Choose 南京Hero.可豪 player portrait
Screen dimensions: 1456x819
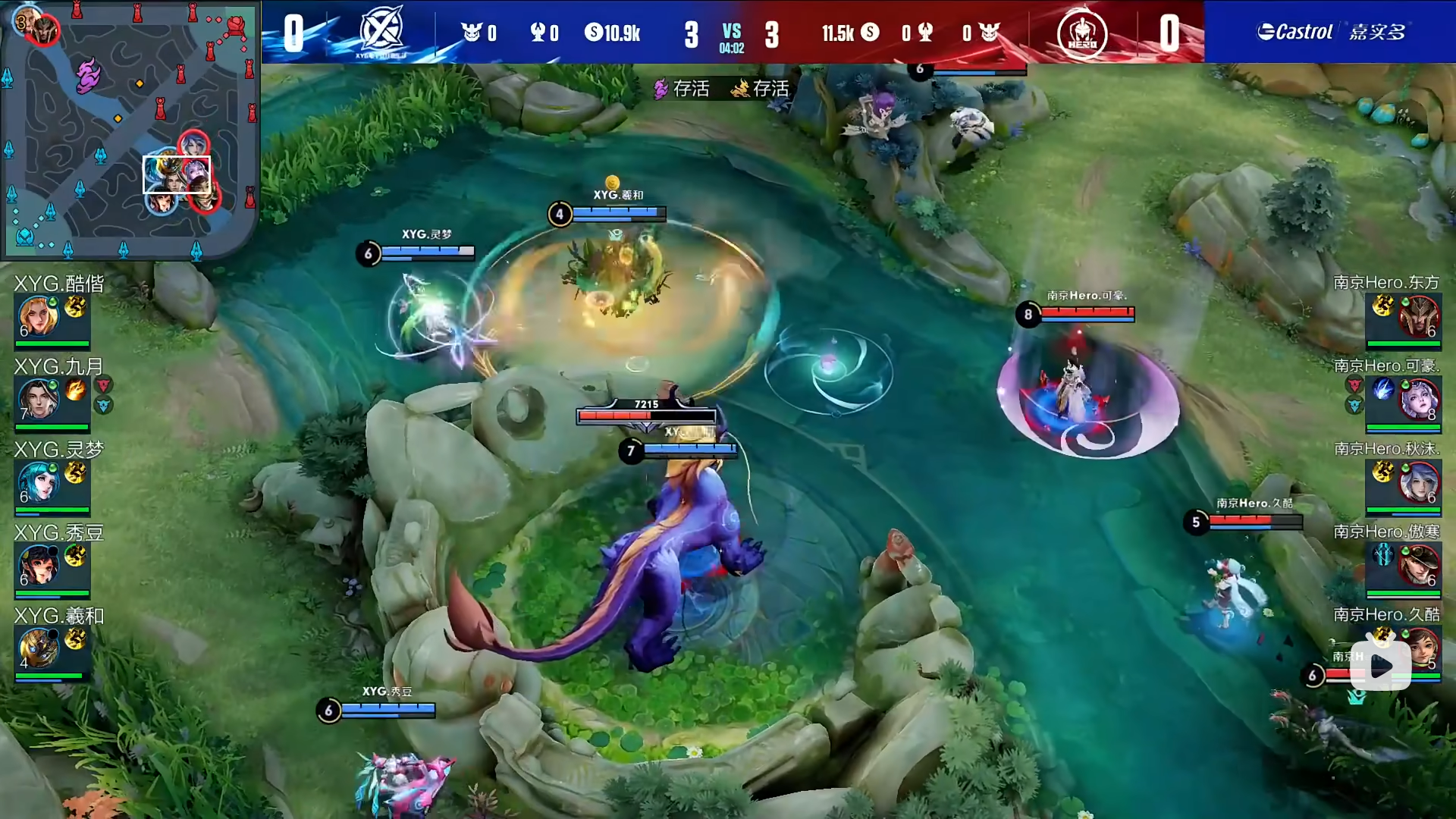(x=1419, y=399)
